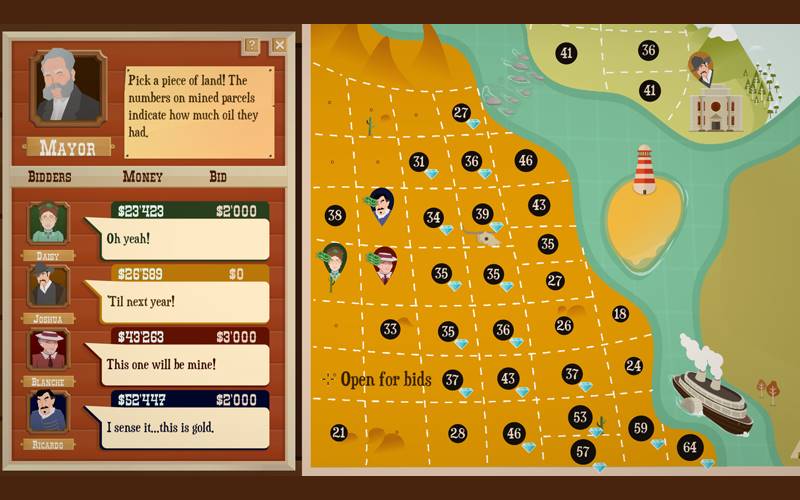Click the Mayor's portrait

[68, 88]
